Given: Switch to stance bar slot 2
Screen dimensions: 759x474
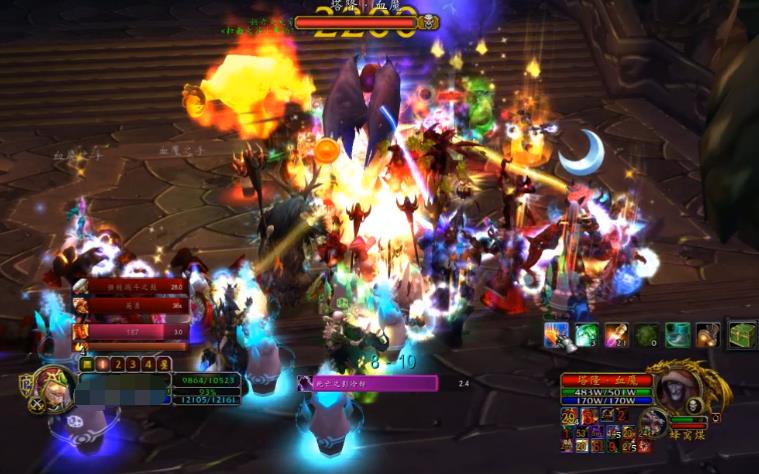Looking at the screenshot, I should coord(116,365).
